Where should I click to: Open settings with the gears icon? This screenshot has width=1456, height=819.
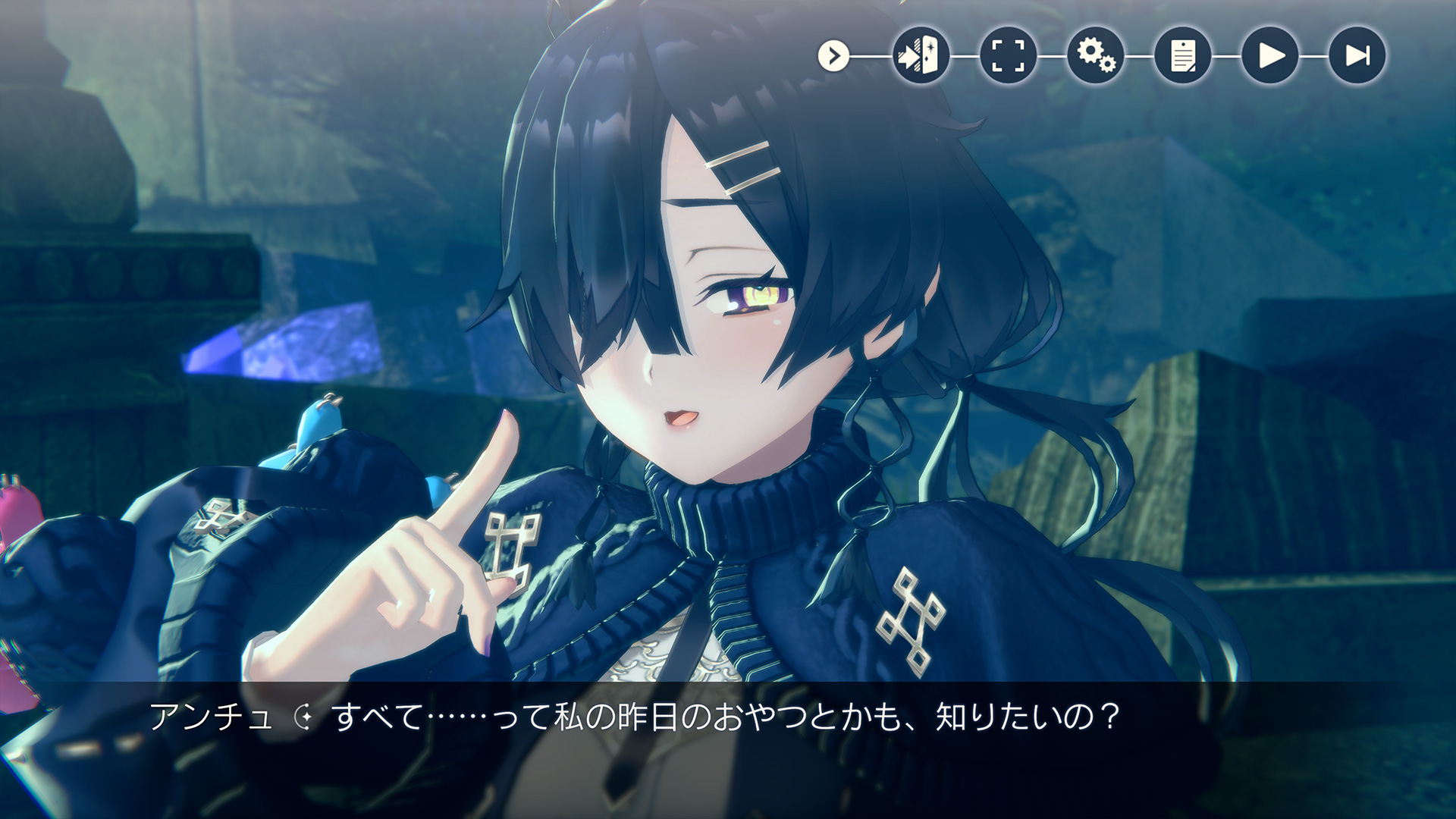pos(1096,55)
